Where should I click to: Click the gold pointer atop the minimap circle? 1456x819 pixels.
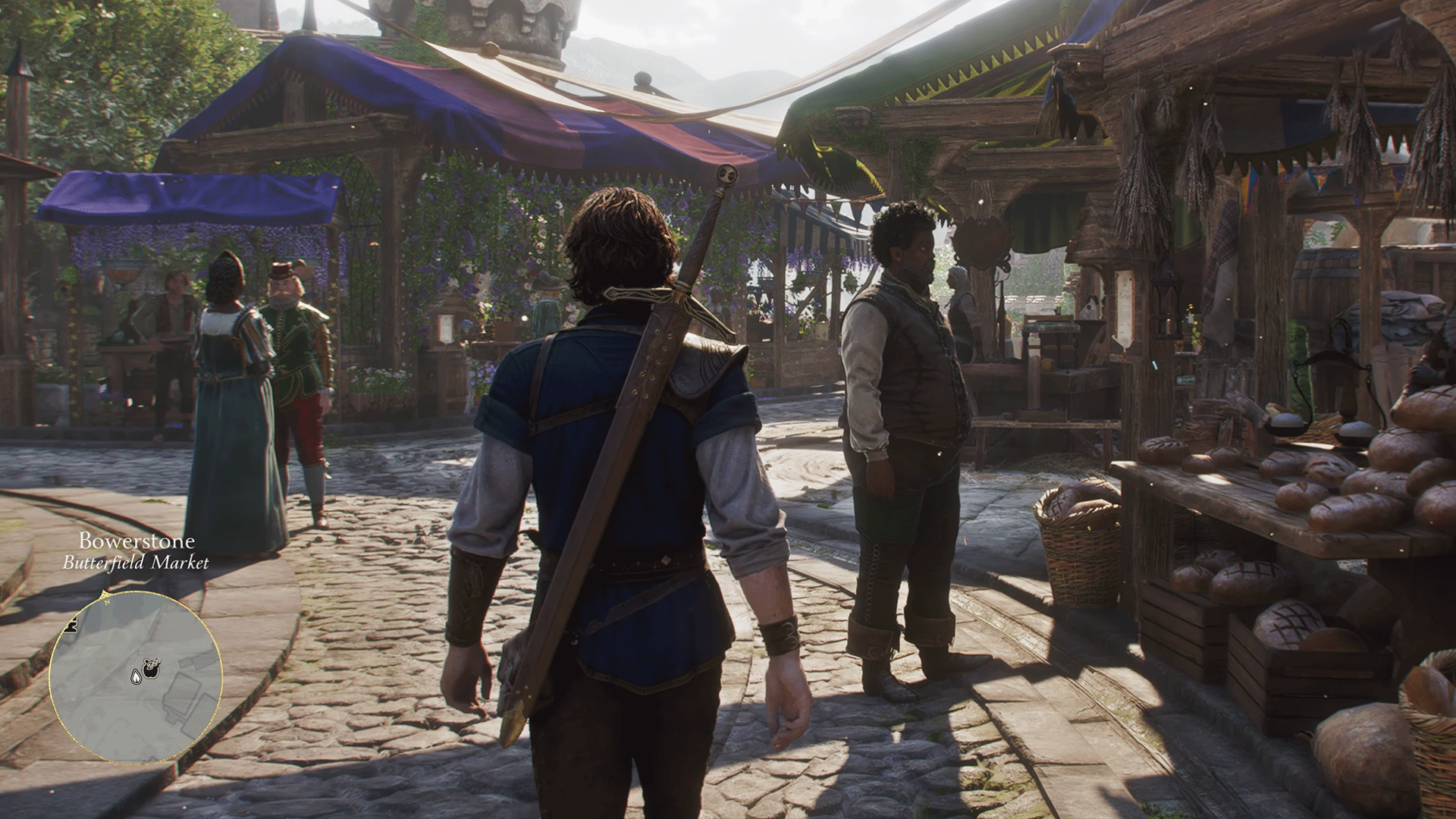point(105,591)
